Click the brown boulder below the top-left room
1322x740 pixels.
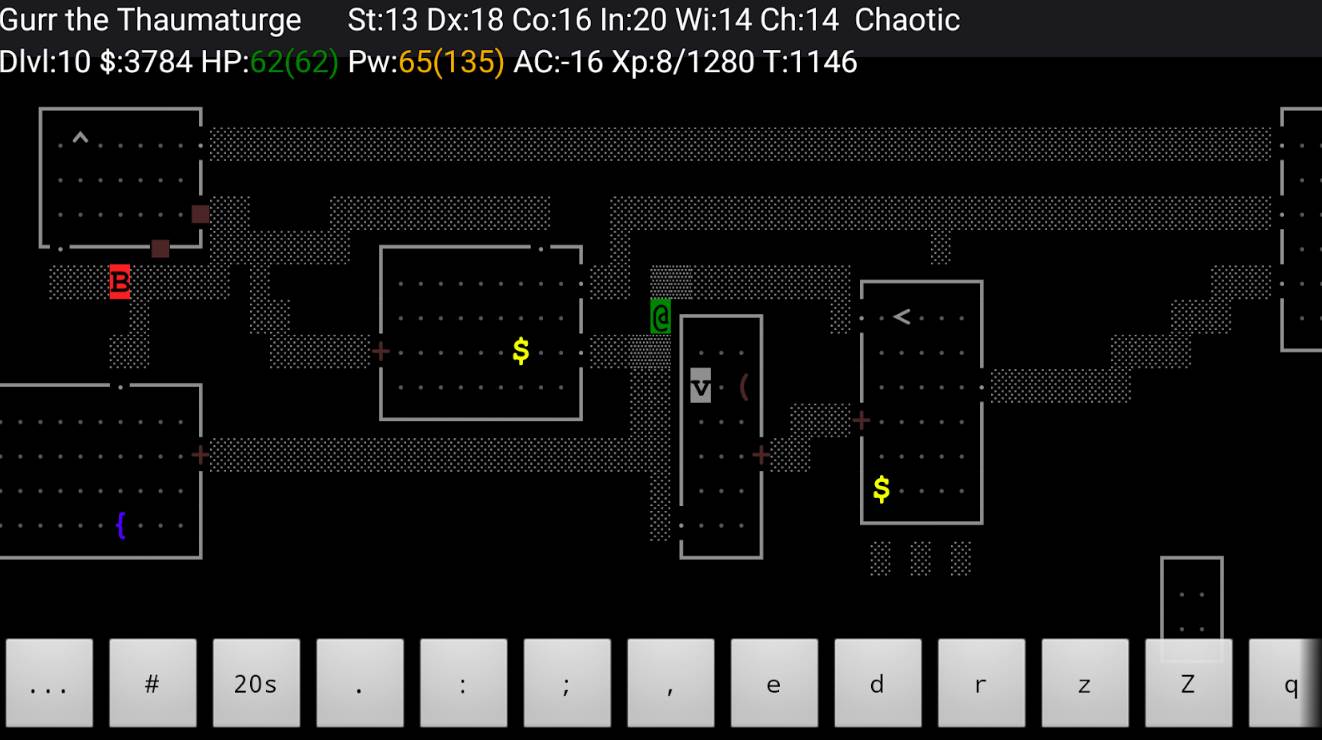(x=158, y=247)
